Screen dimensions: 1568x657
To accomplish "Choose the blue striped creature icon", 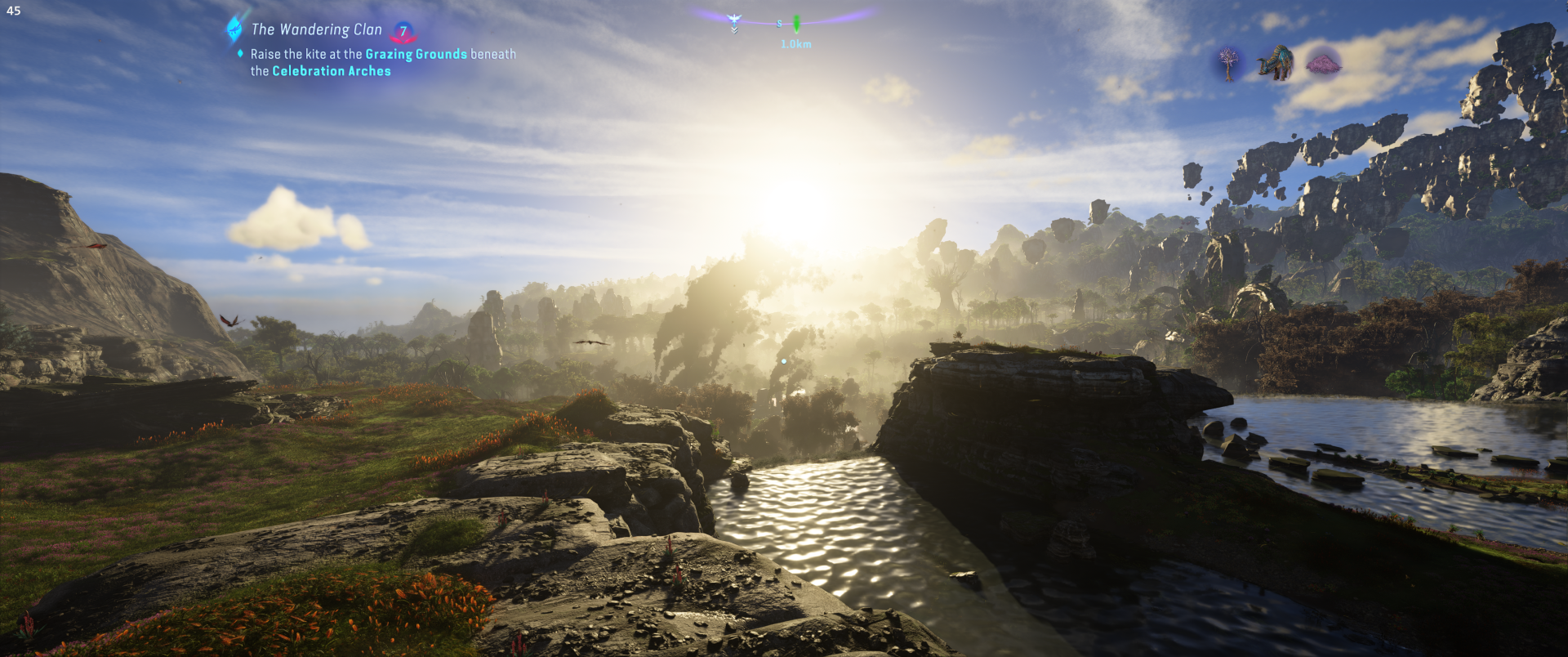I will tap(1275, 63).
